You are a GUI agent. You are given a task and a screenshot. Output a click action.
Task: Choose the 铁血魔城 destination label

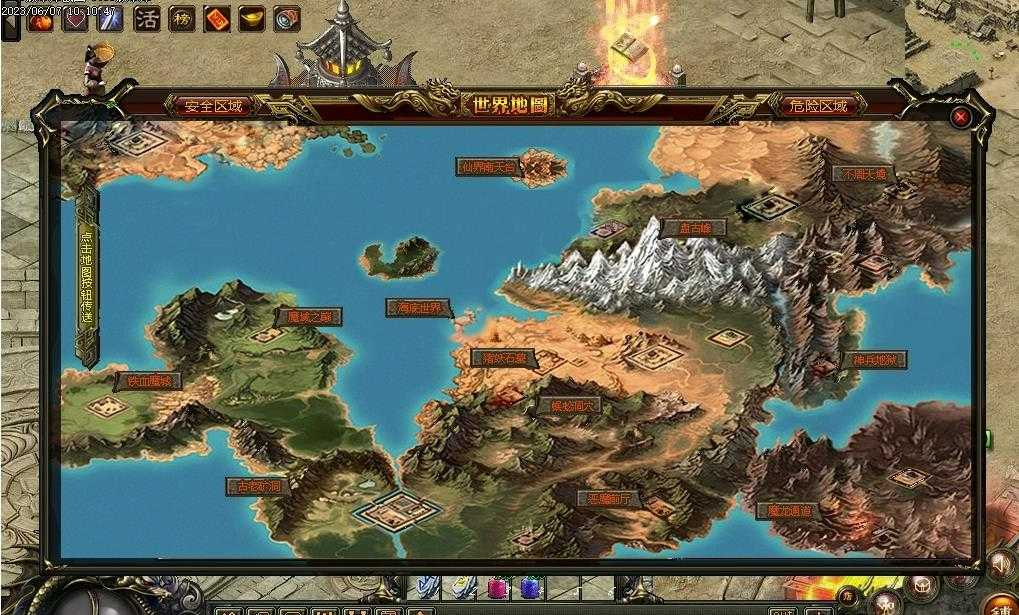coord(149,381)
